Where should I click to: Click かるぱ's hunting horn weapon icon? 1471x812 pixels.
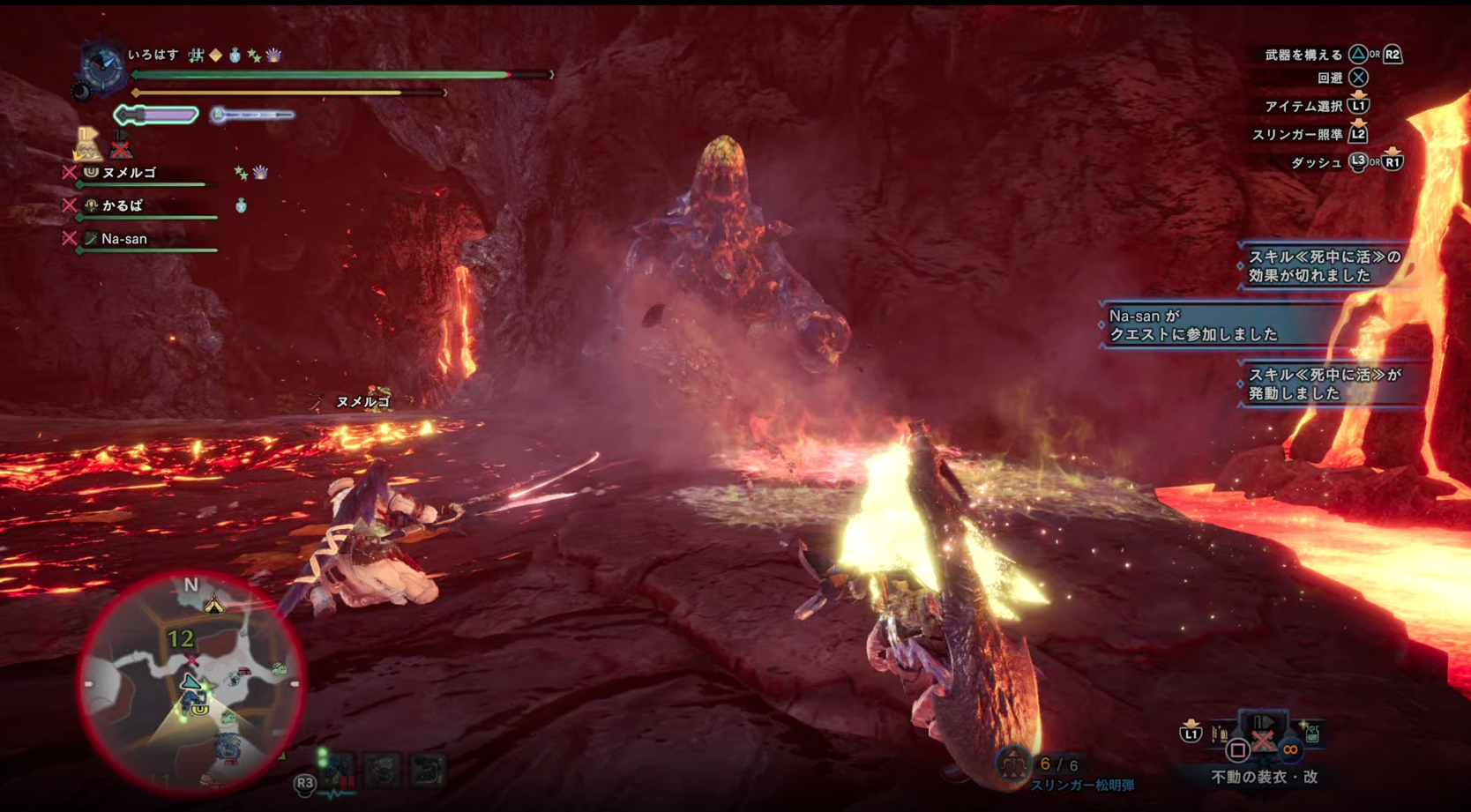pyautogui.click(x=91, y=205)
